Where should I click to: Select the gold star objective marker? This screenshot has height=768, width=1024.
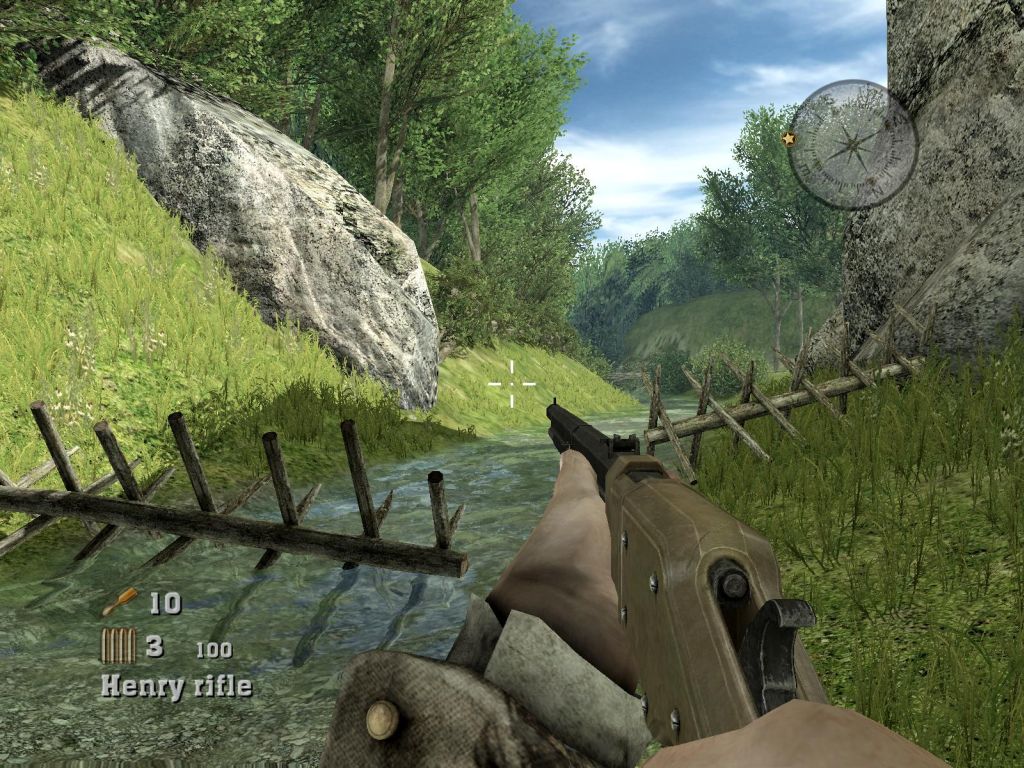click(789, 139)
